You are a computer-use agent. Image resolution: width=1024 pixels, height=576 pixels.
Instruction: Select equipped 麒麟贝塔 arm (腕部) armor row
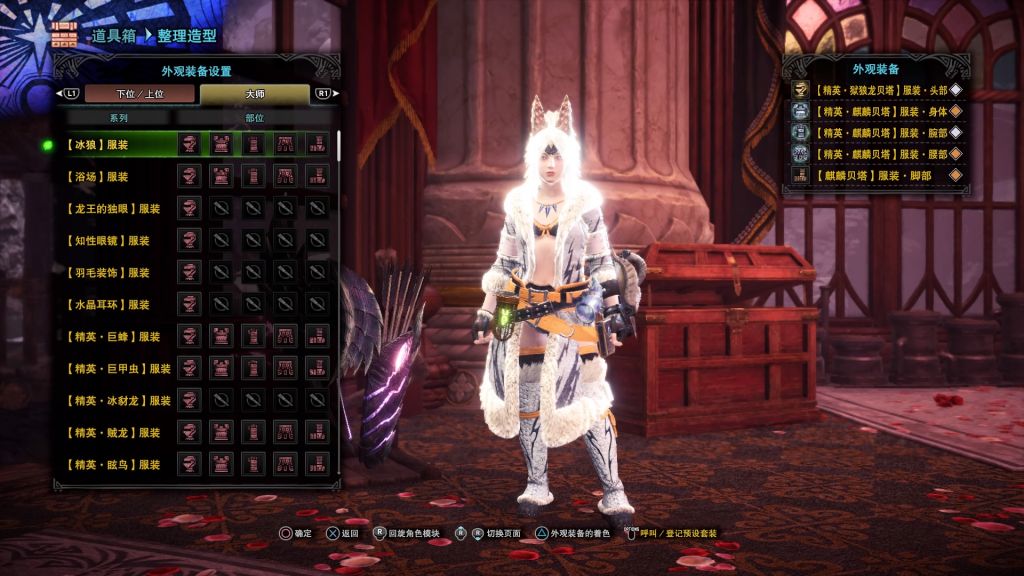[878, 132]
